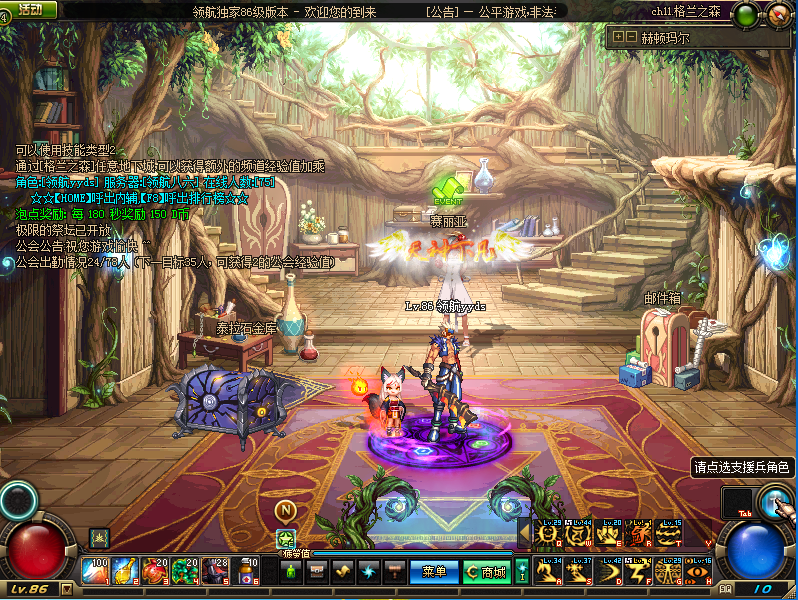798x600 pixels.
Task: Use the green tree consumable in slot 4
Action: click(185, 571)
